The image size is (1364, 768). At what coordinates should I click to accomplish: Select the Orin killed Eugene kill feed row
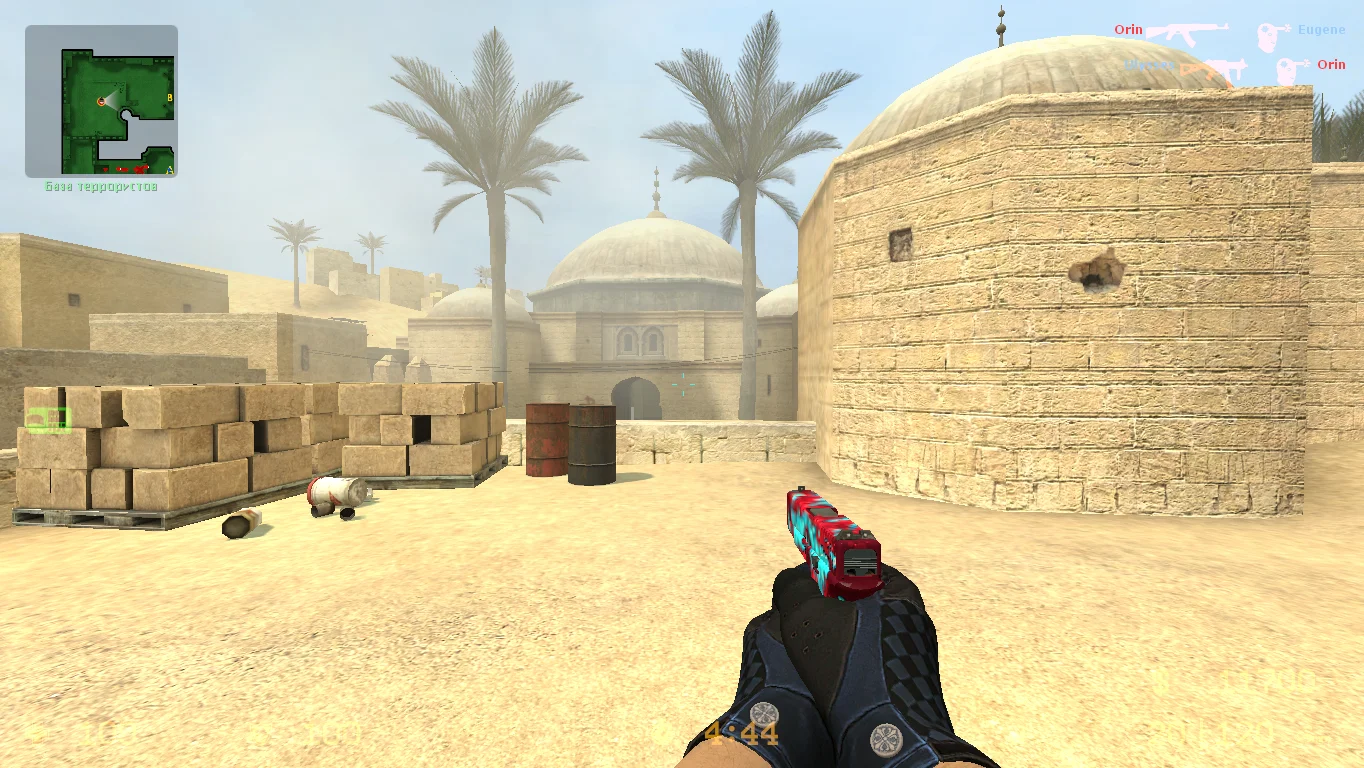point(1229,31)
